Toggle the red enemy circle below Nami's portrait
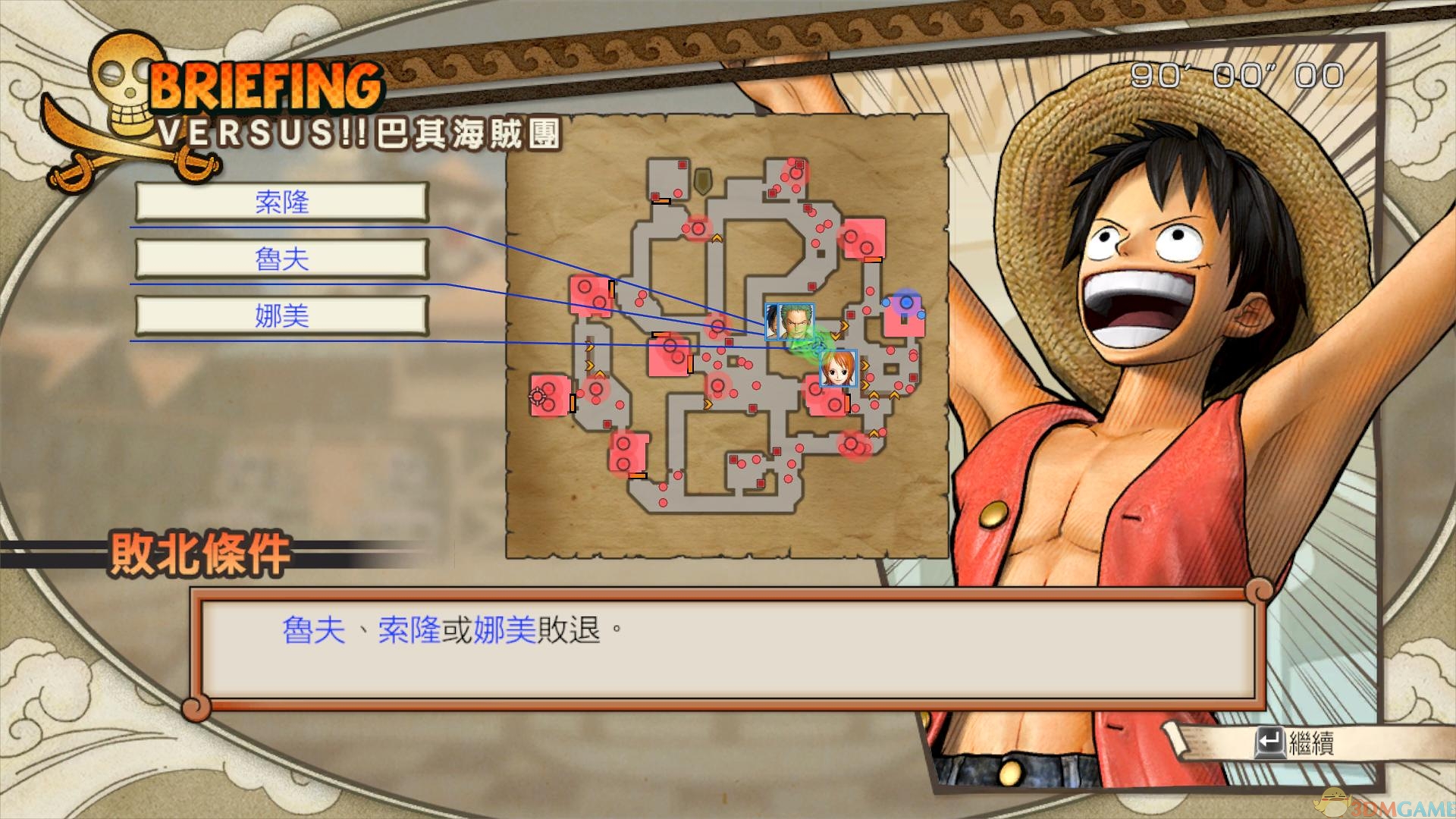The image size is (1456, 819). tap(835, 404)
